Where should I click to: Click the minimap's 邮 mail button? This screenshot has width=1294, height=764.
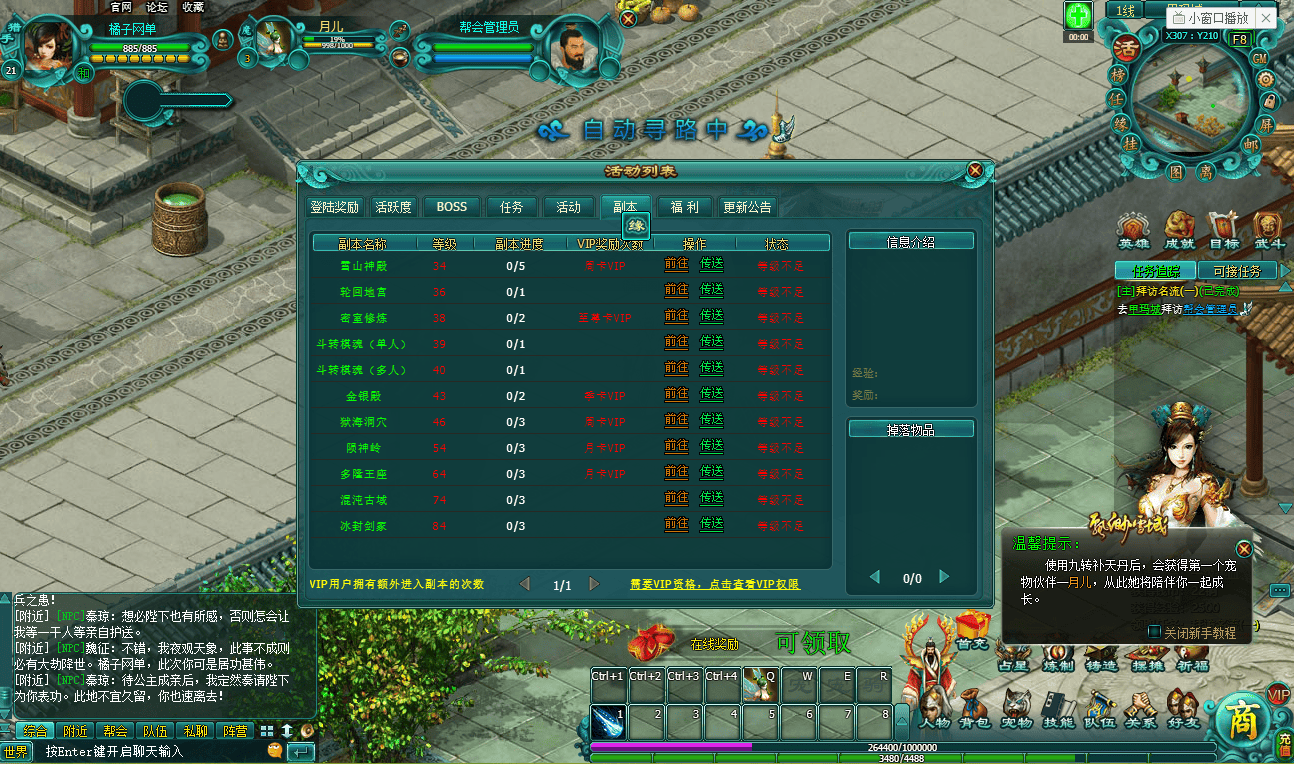[1251, 145]
